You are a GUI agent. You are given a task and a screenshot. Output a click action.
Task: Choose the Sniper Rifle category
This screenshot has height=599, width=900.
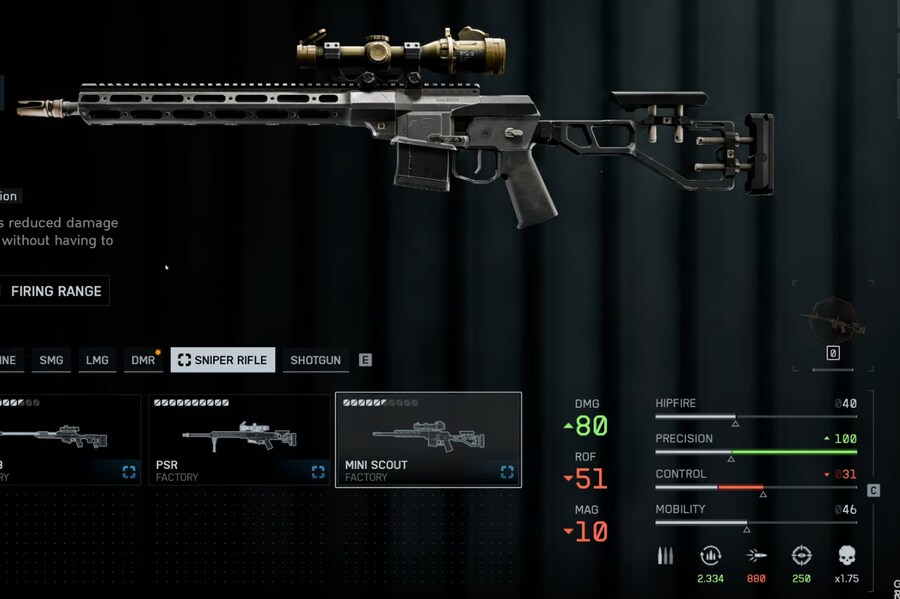coord(222,360)
